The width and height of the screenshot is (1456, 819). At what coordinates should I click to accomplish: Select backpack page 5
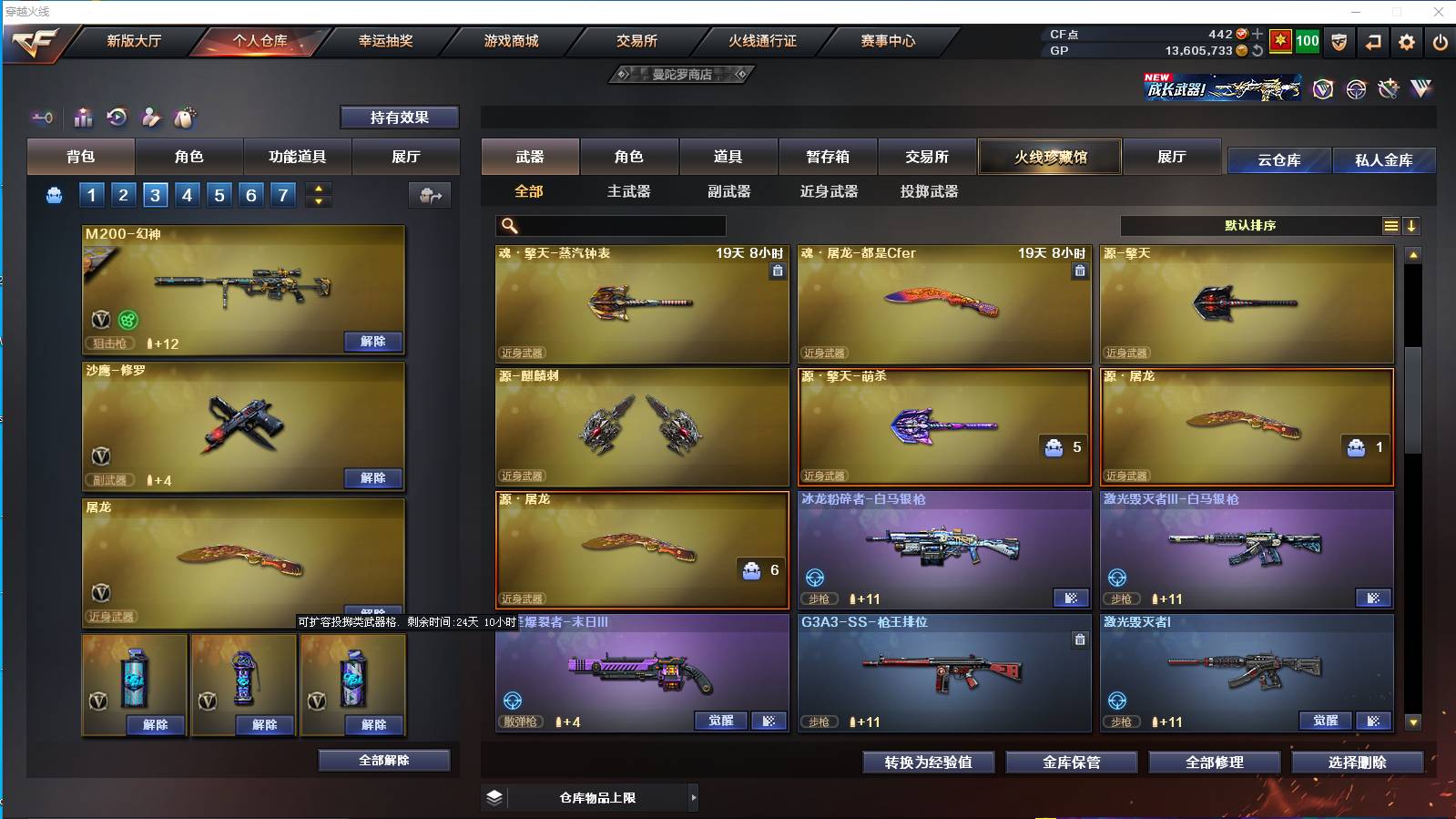tap(219, 194)
